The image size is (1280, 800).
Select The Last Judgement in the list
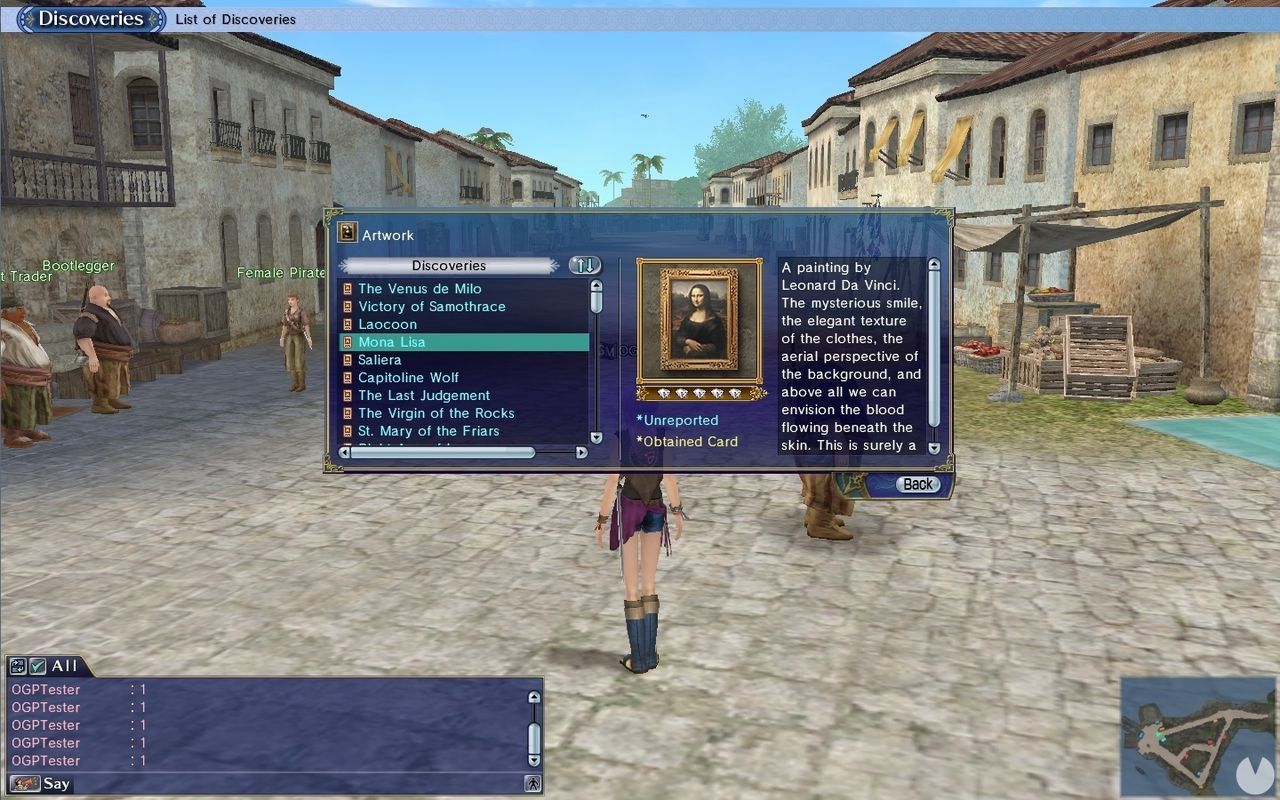click(x=423, y=395)
